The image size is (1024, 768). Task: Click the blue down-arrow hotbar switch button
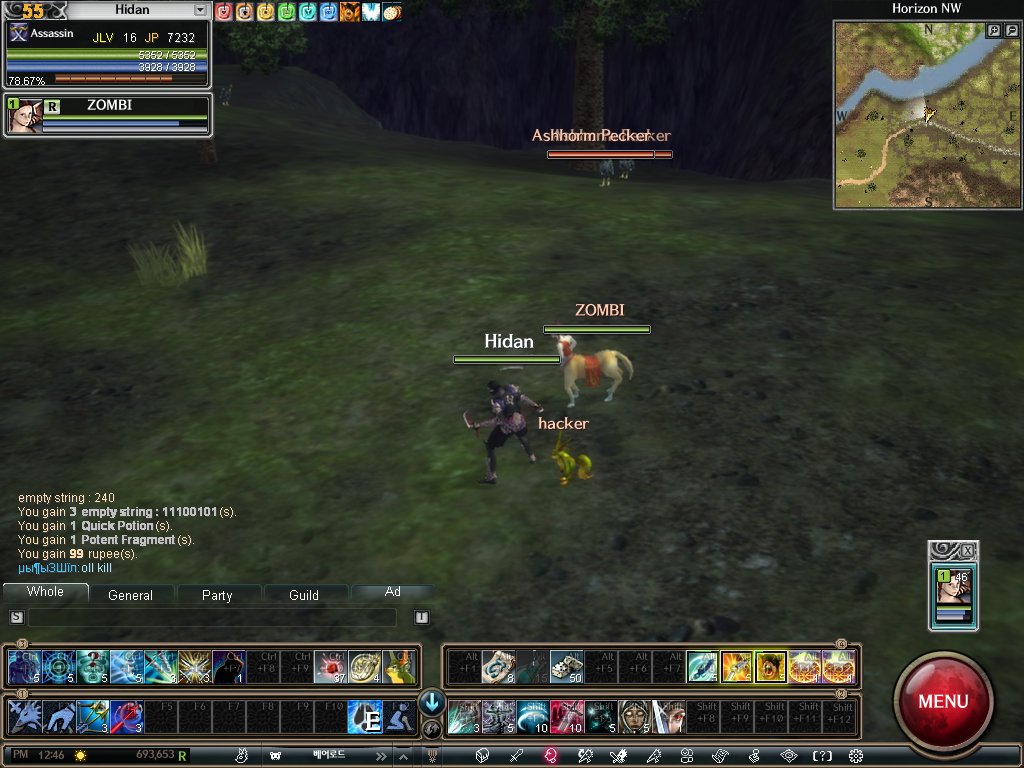click(432, 702)
